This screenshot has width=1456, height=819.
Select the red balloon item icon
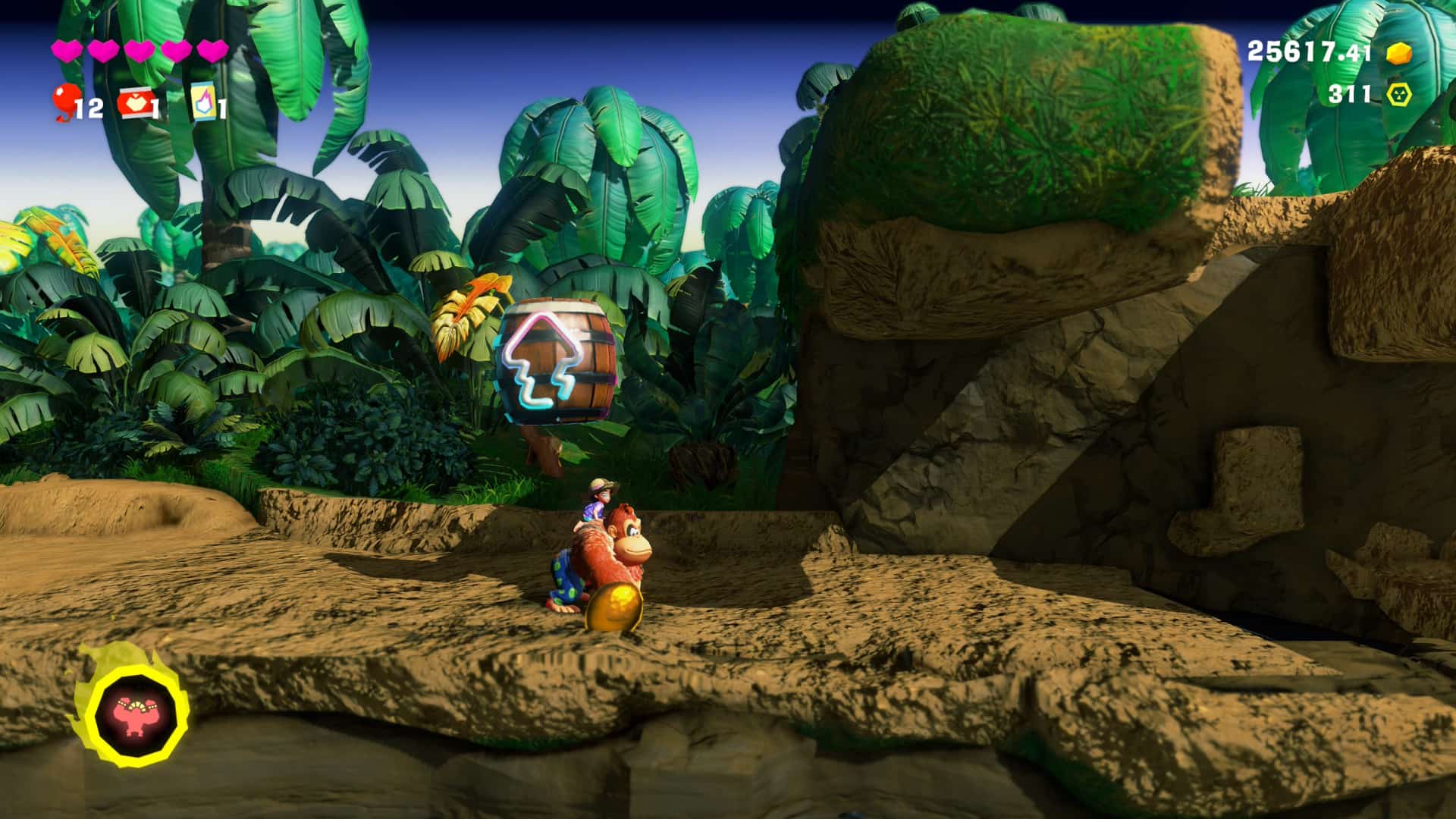[x=65, y=103]
